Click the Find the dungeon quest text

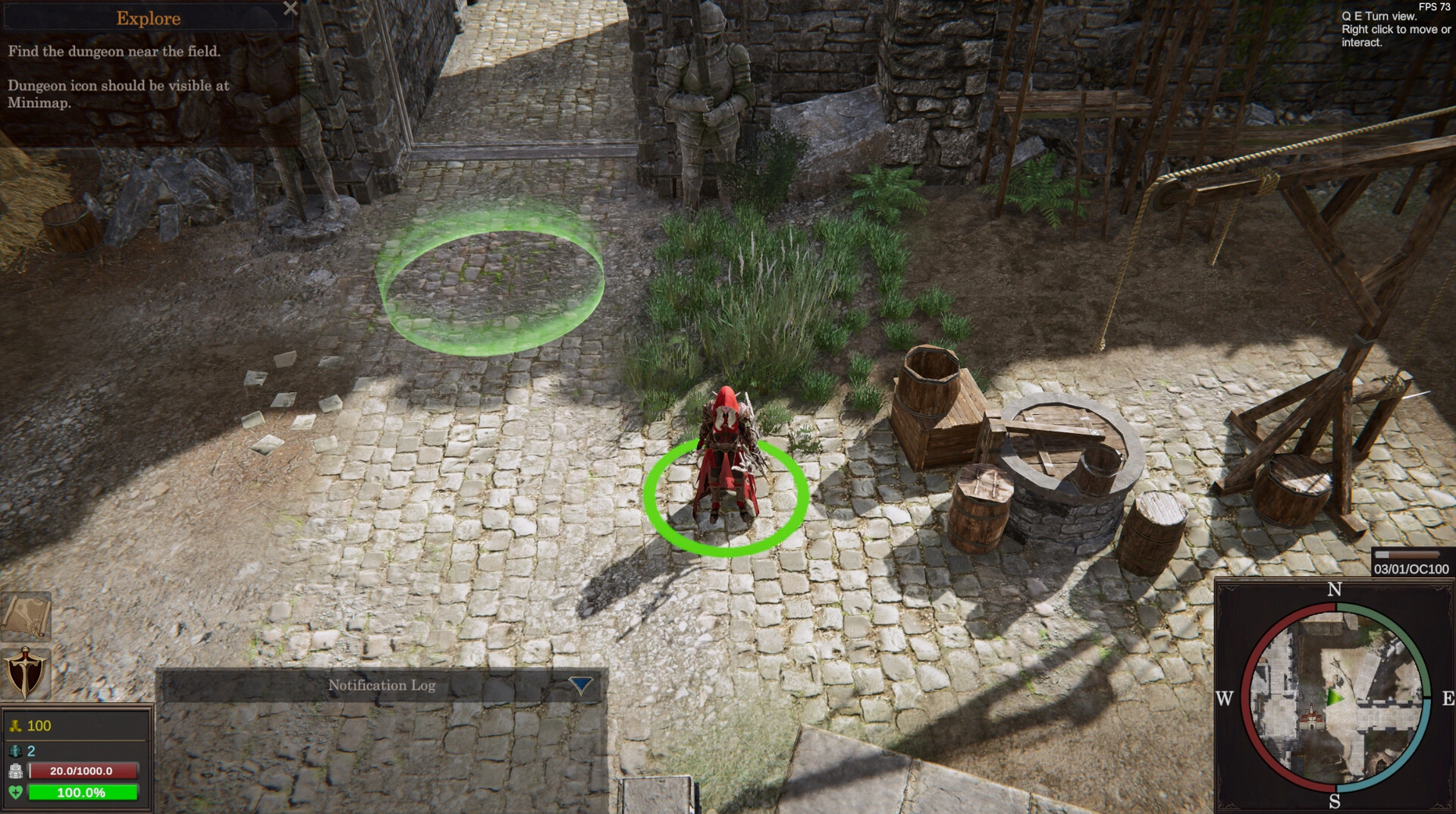click(114, 52)
